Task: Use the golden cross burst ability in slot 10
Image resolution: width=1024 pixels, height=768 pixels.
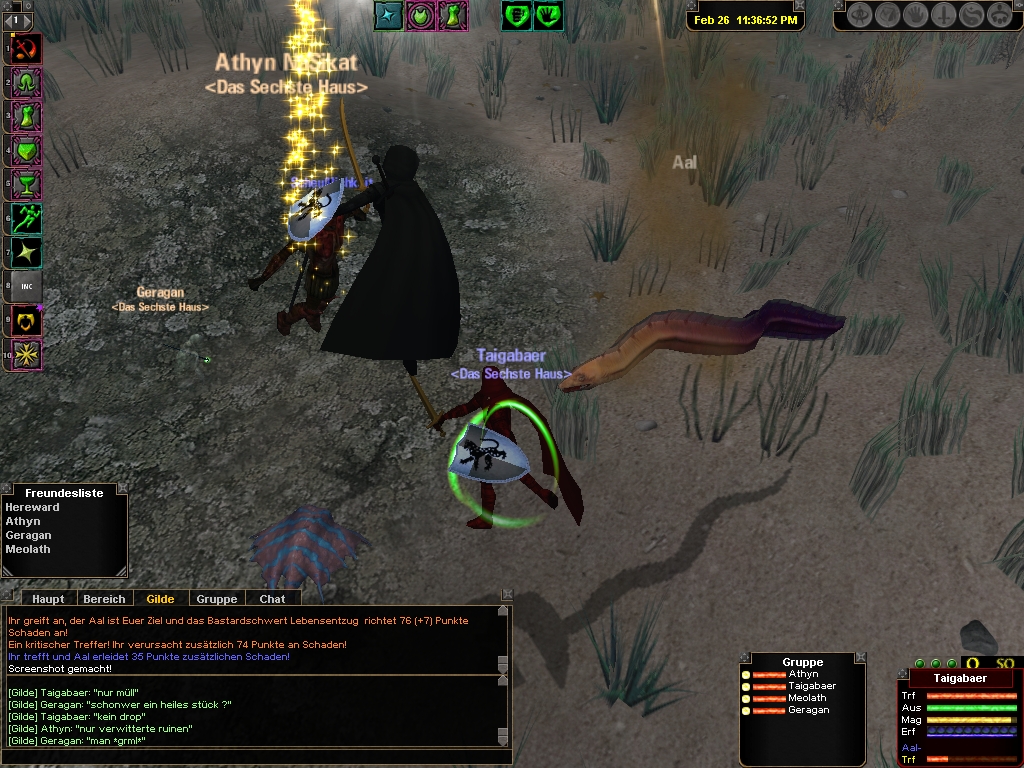Action: 27,354
